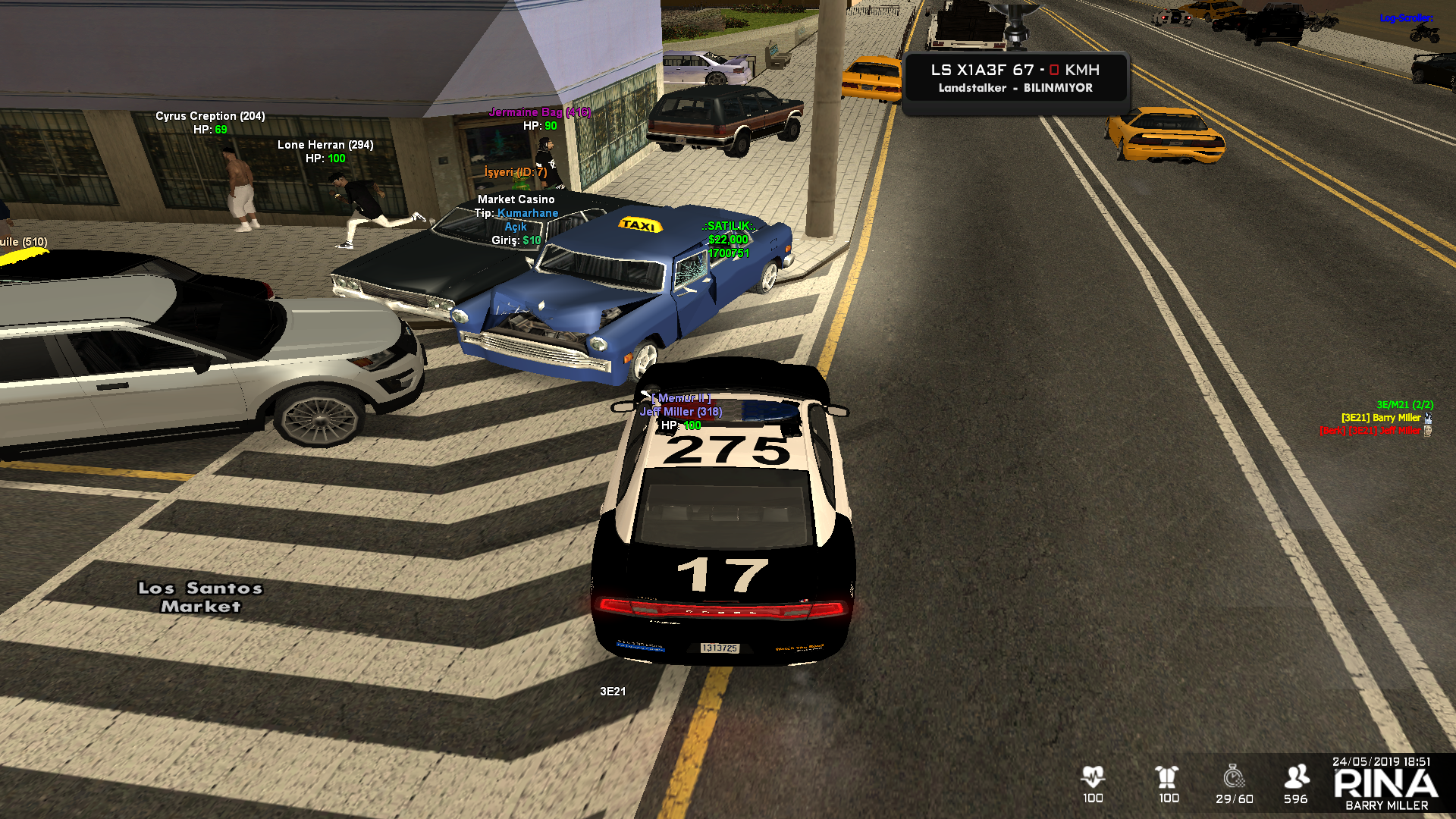Click the online players icon
The width and height of the screenshot is (1456, 819).
point(1296,777)
